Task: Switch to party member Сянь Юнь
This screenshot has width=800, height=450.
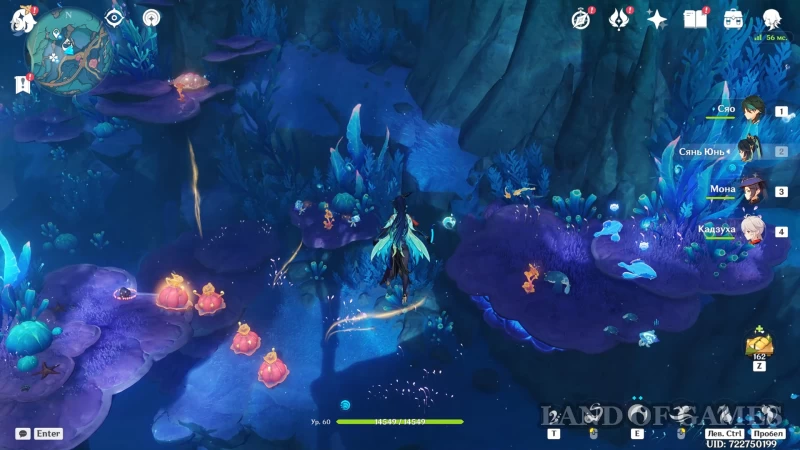Action: pyautogui.click(x=752, y=151)
